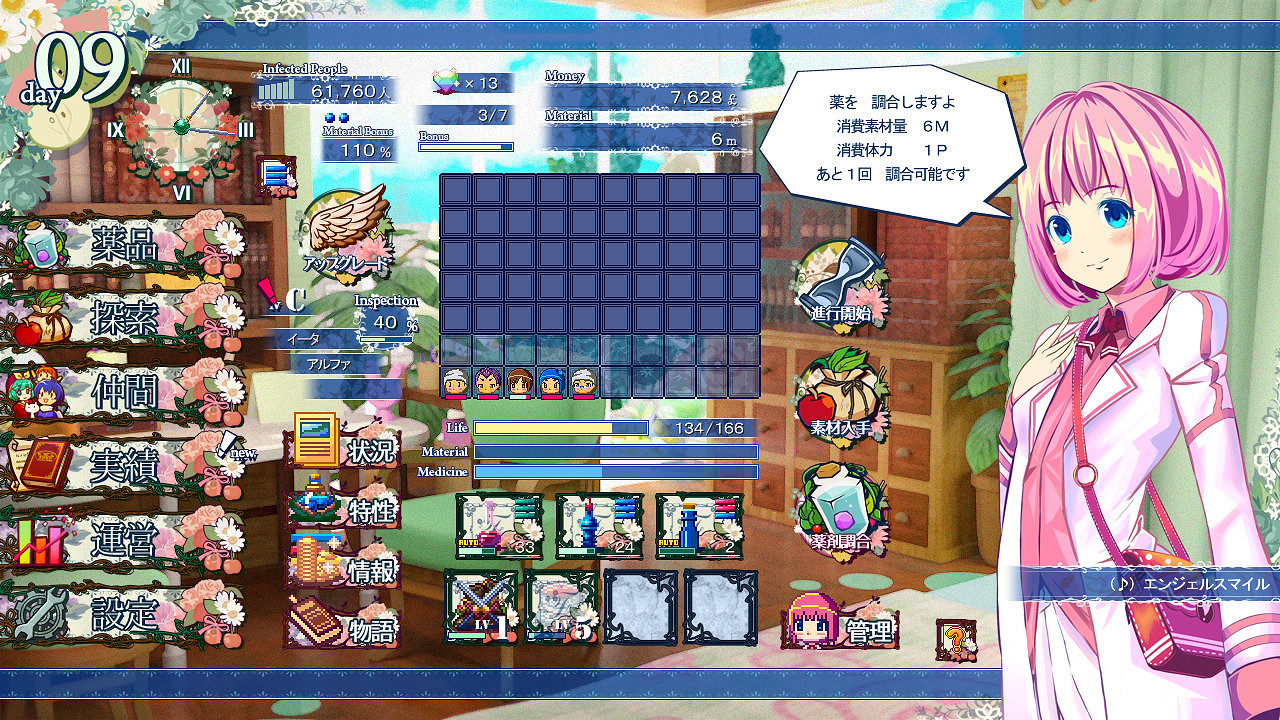Click the Life gauge showing 134/166

coord(560,428)
